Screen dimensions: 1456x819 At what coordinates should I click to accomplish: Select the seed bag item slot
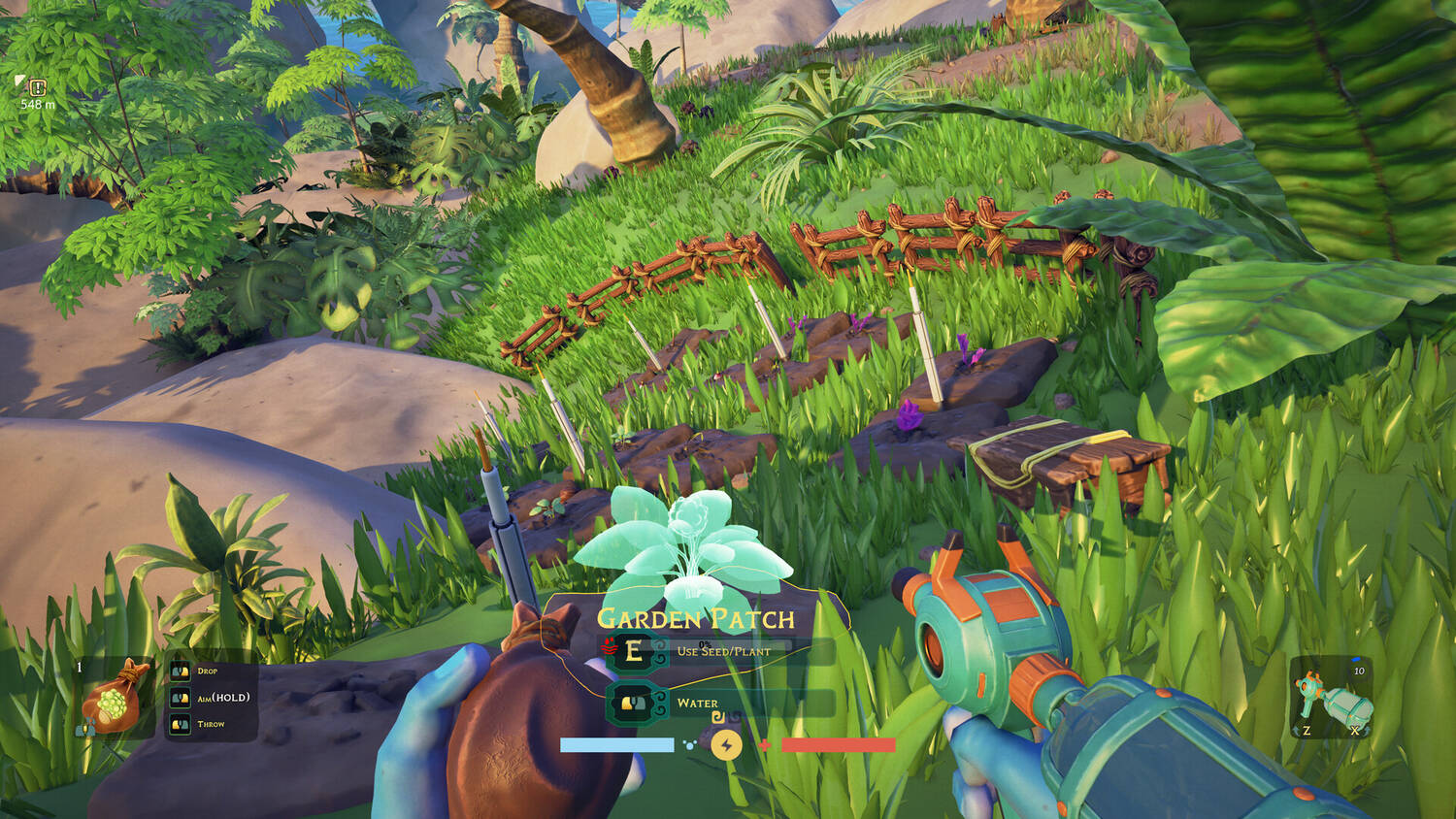click(x=116, y=697)
